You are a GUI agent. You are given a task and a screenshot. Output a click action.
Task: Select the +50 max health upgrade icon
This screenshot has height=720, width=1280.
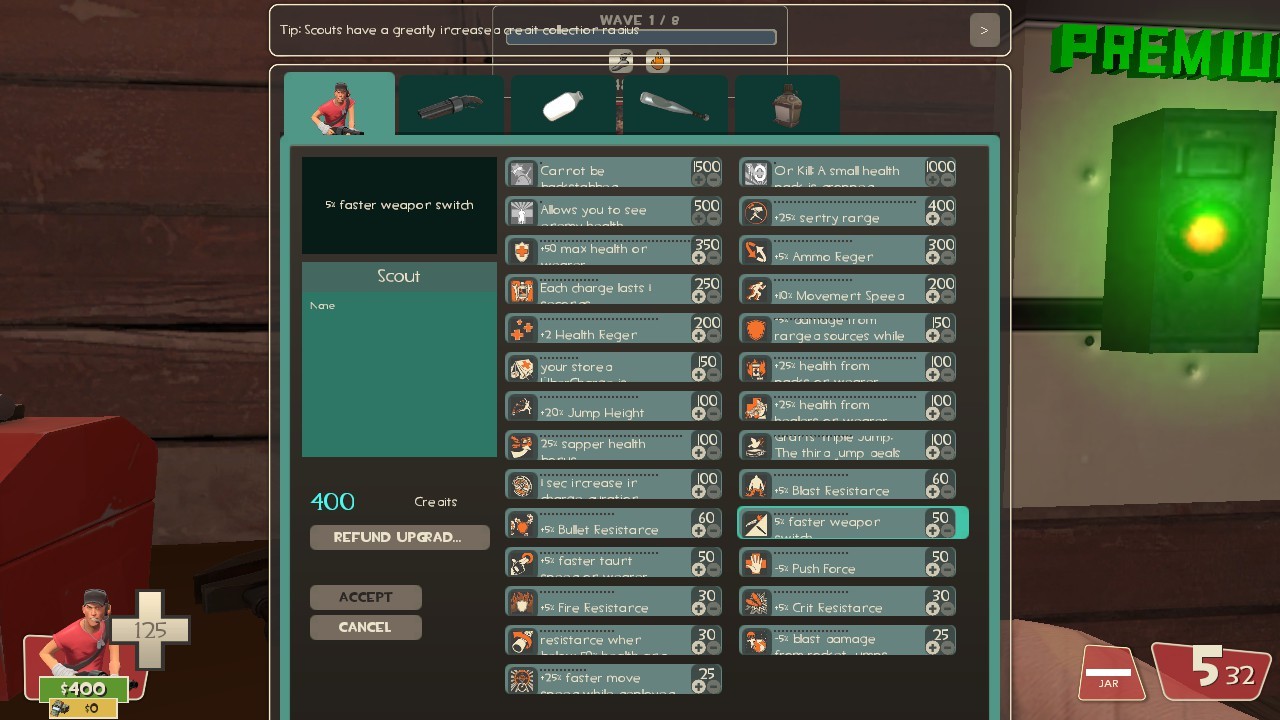[x=520, y=250]
